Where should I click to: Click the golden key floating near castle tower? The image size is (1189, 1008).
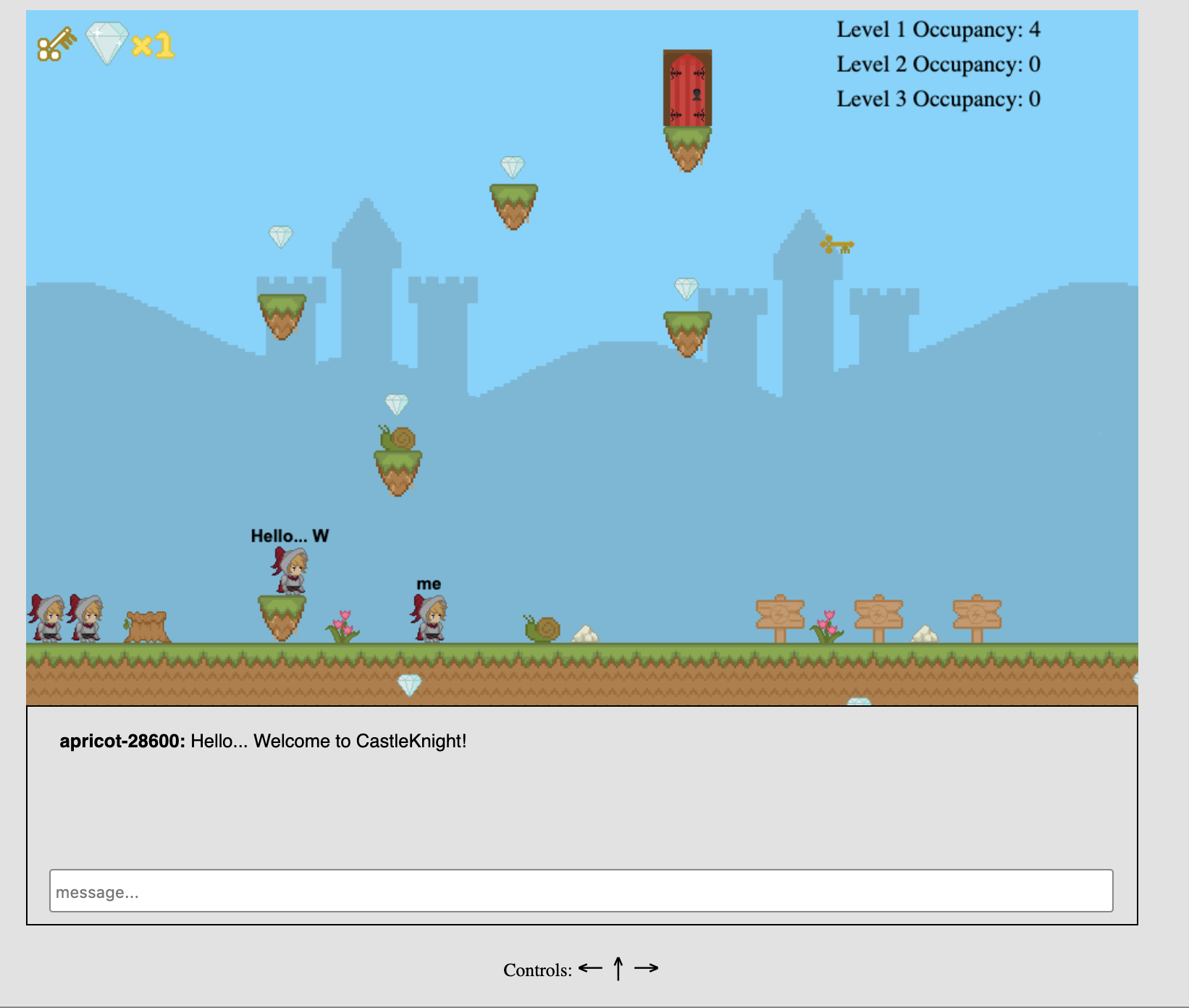838,245
